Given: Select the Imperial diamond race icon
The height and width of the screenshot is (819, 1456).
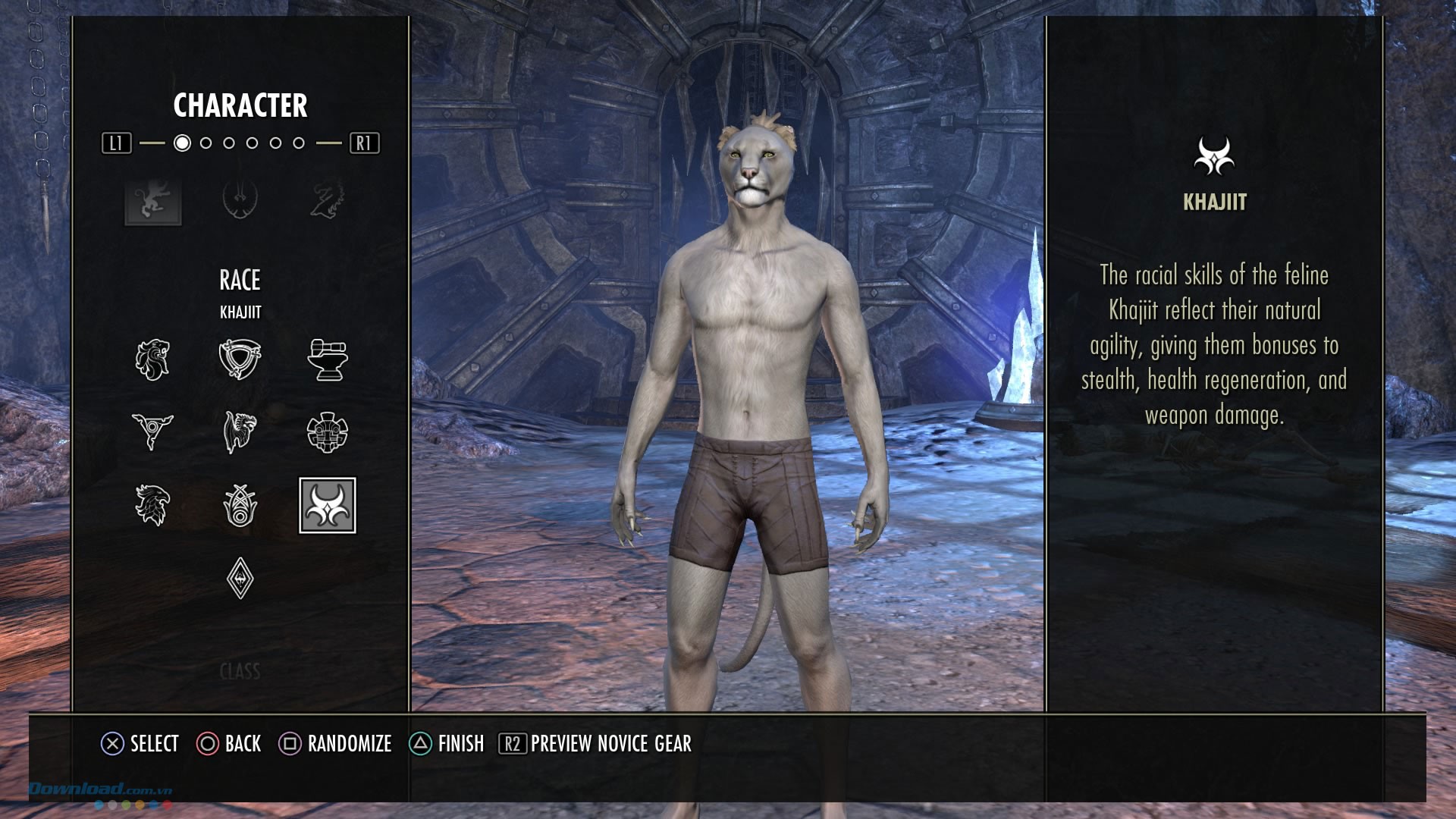Looking at the screenshot, I should click(240, 579).
